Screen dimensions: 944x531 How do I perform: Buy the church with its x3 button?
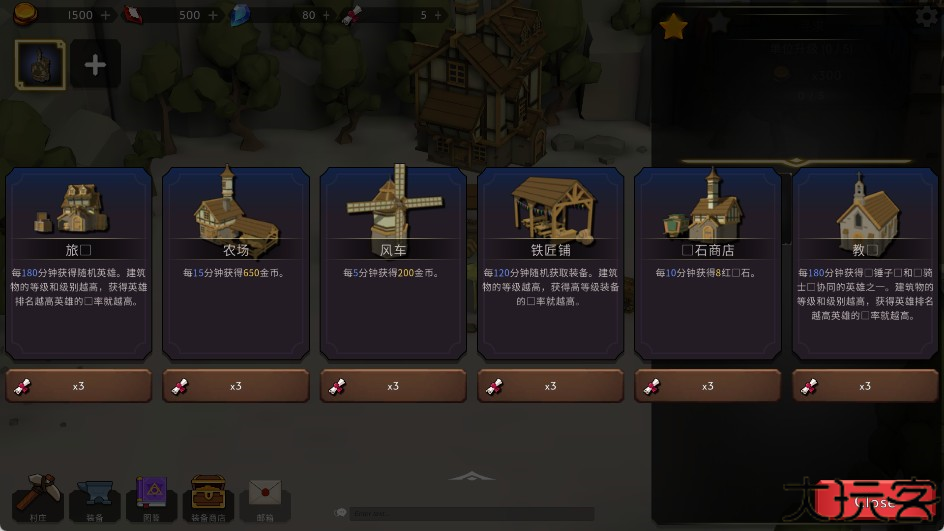pyautogui.click(x=865, y=386)
